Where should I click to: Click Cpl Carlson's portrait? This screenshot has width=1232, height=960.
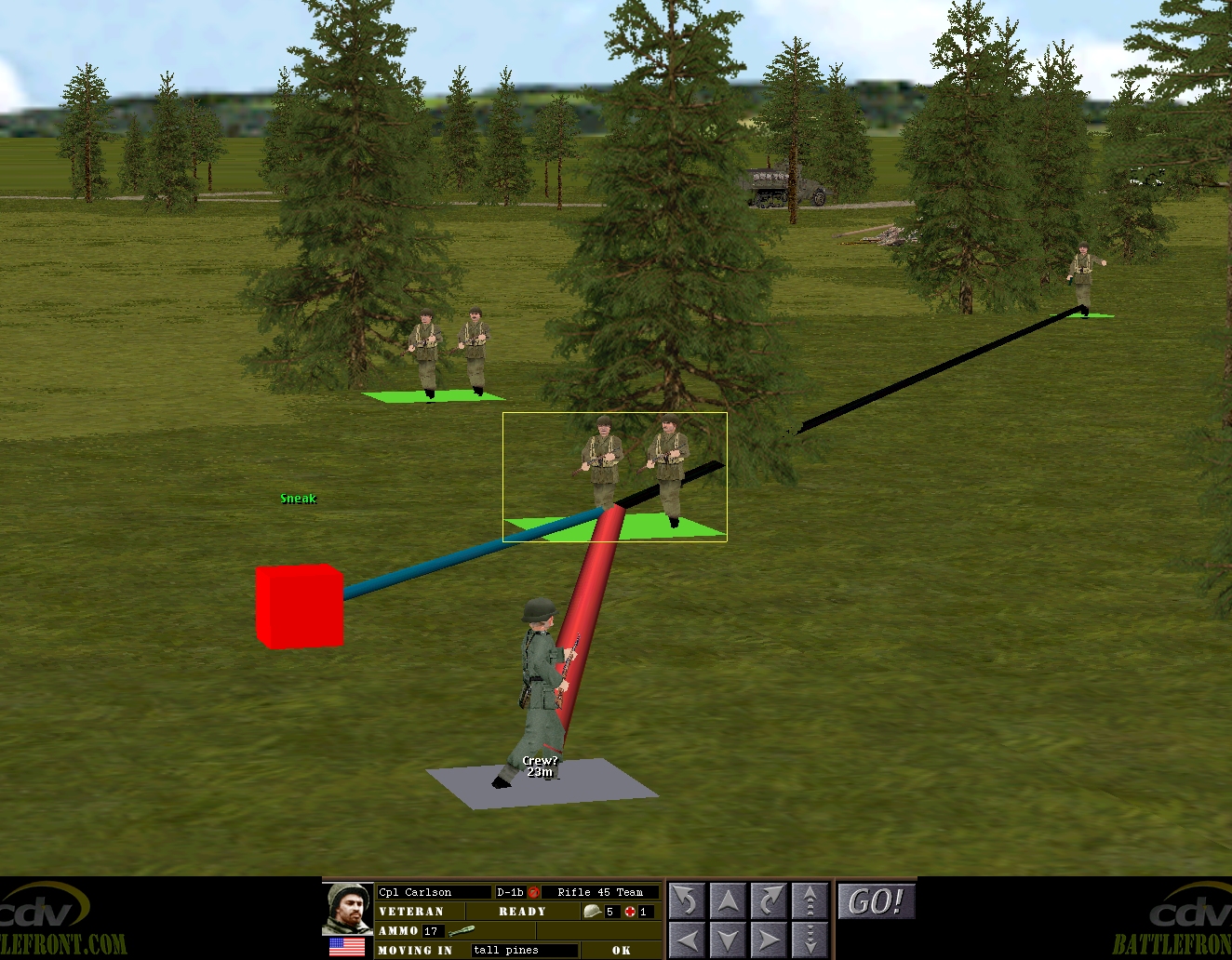(x=348, y=908)
